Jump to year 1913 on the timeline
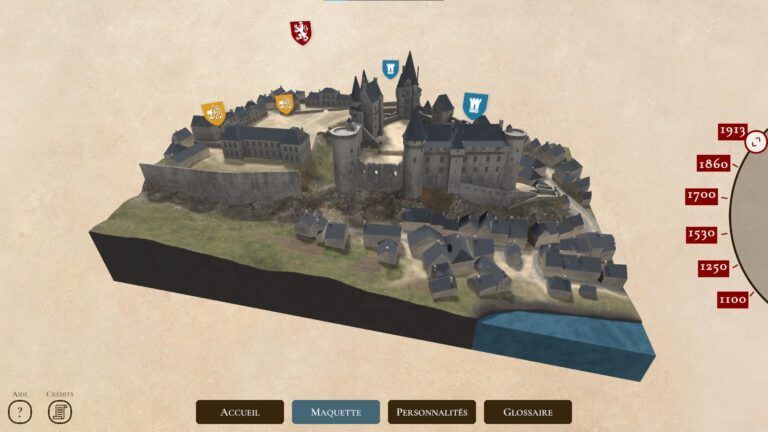This screenshot has width=768, height=432. click(732, 131)
